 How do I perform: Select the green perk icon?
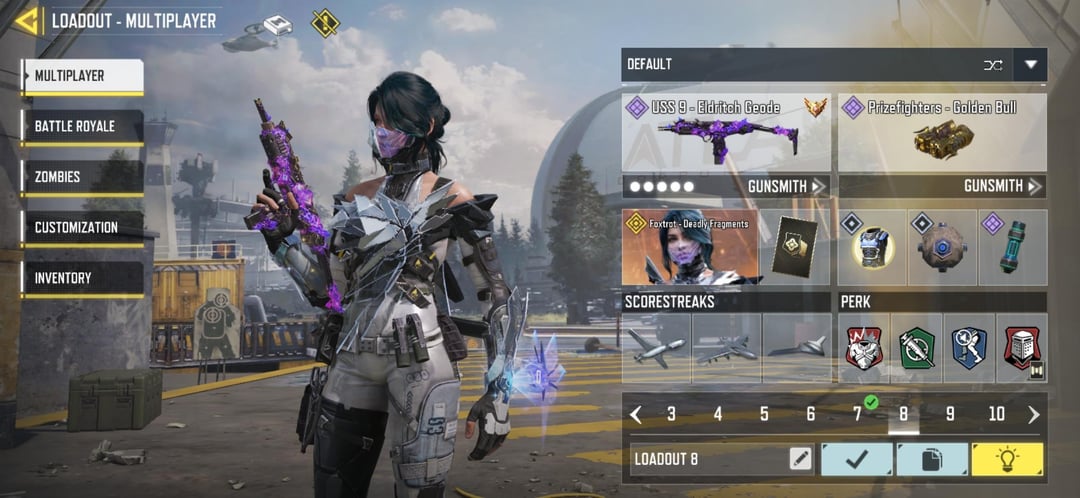pos(916,348)
